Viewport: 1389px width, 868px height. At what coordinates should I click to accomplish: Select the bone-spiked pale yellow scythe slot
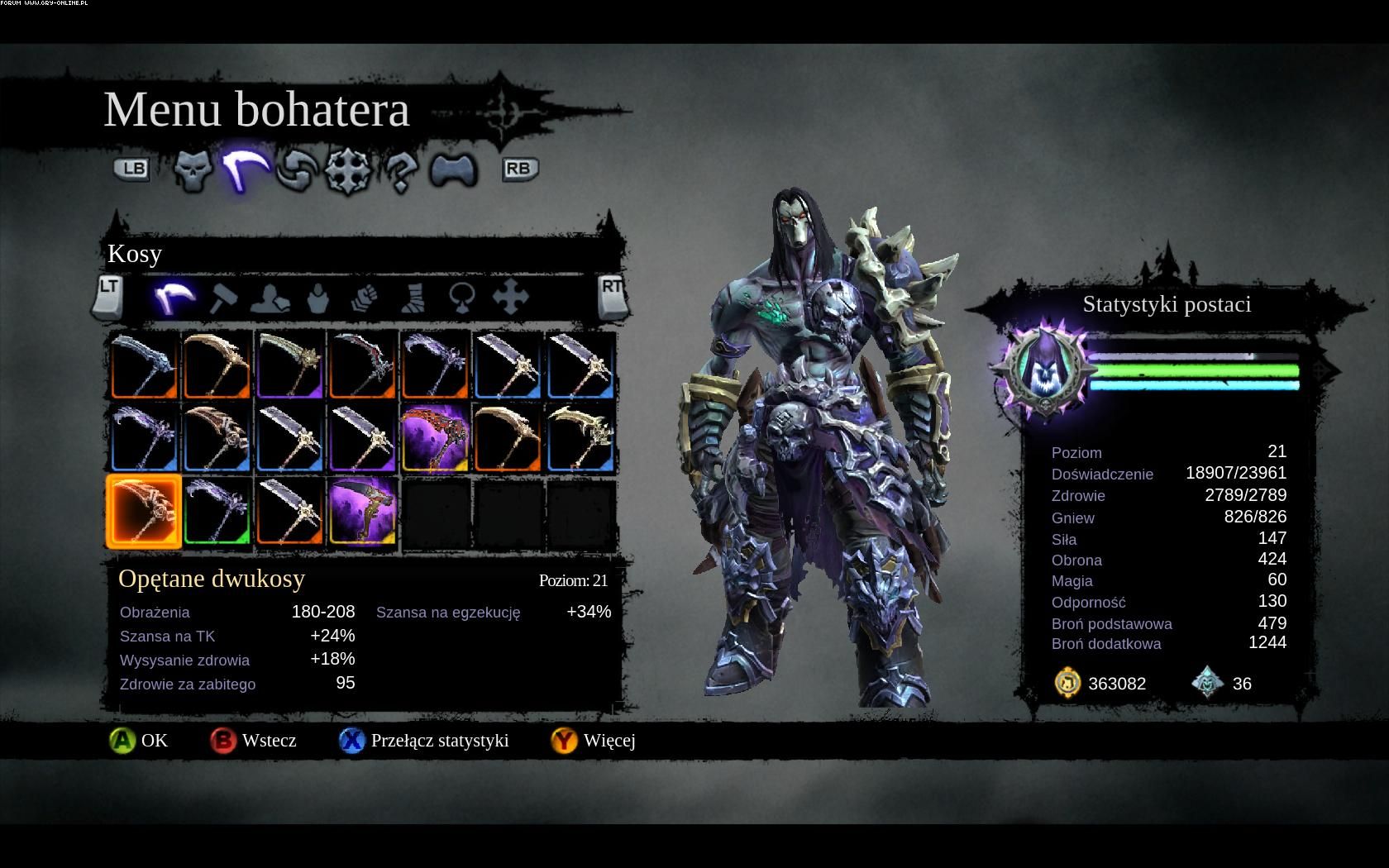pos(580,438)
